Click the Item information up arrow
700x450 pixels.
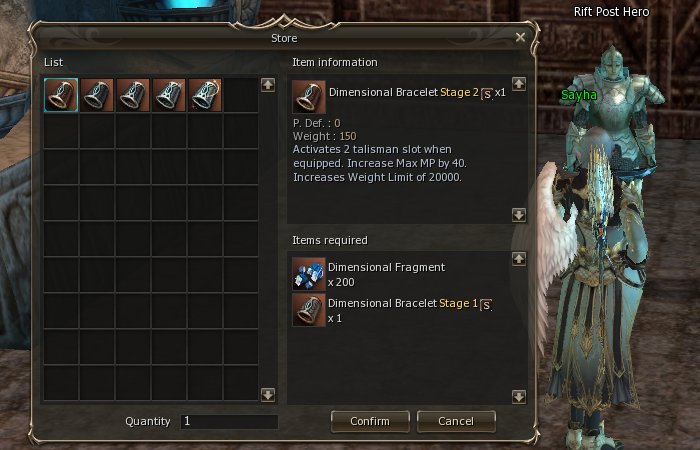(x=518, y=85)
